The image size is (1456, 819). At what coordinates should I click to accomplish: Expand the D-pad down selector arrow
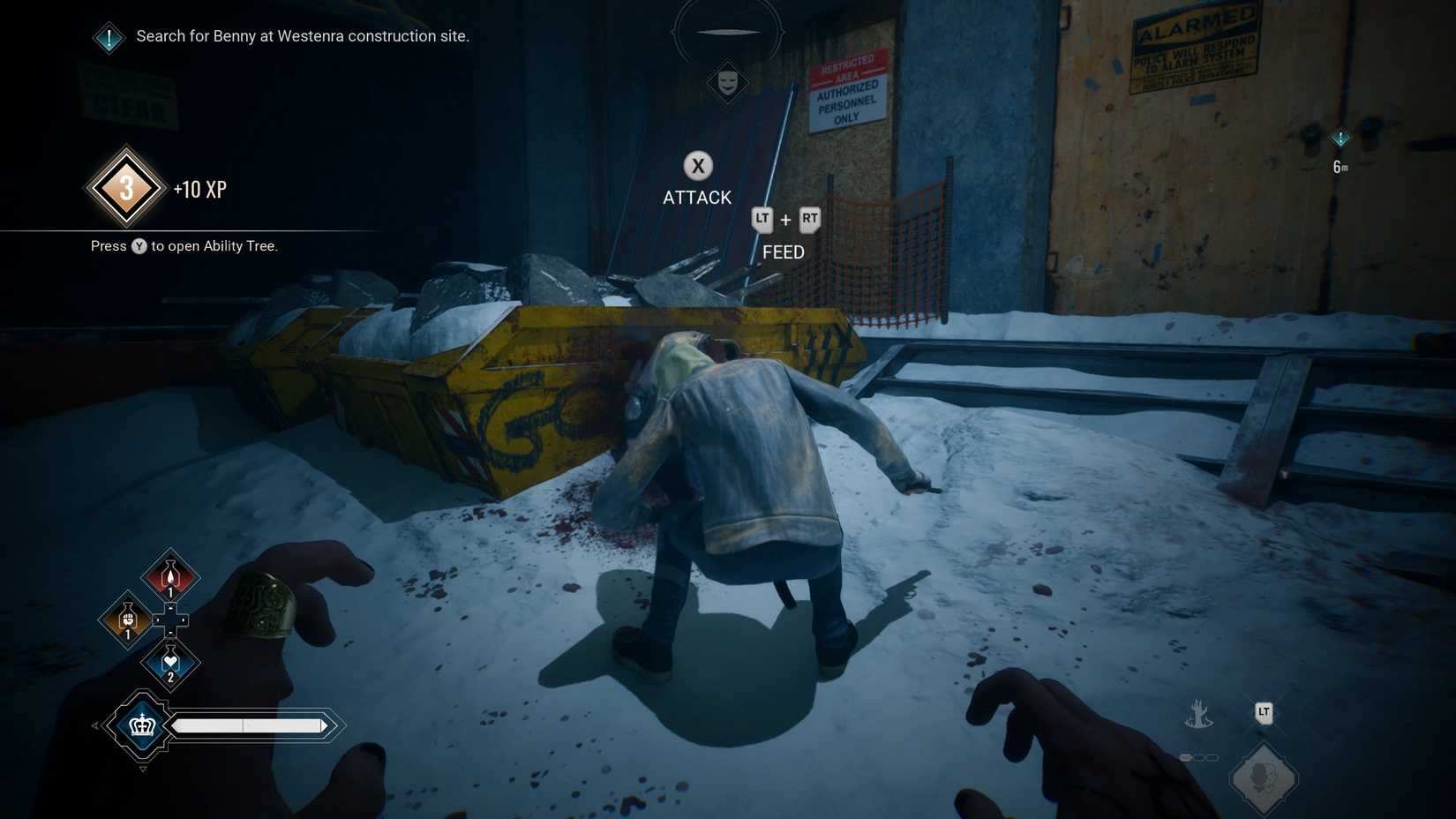(170, 634)
